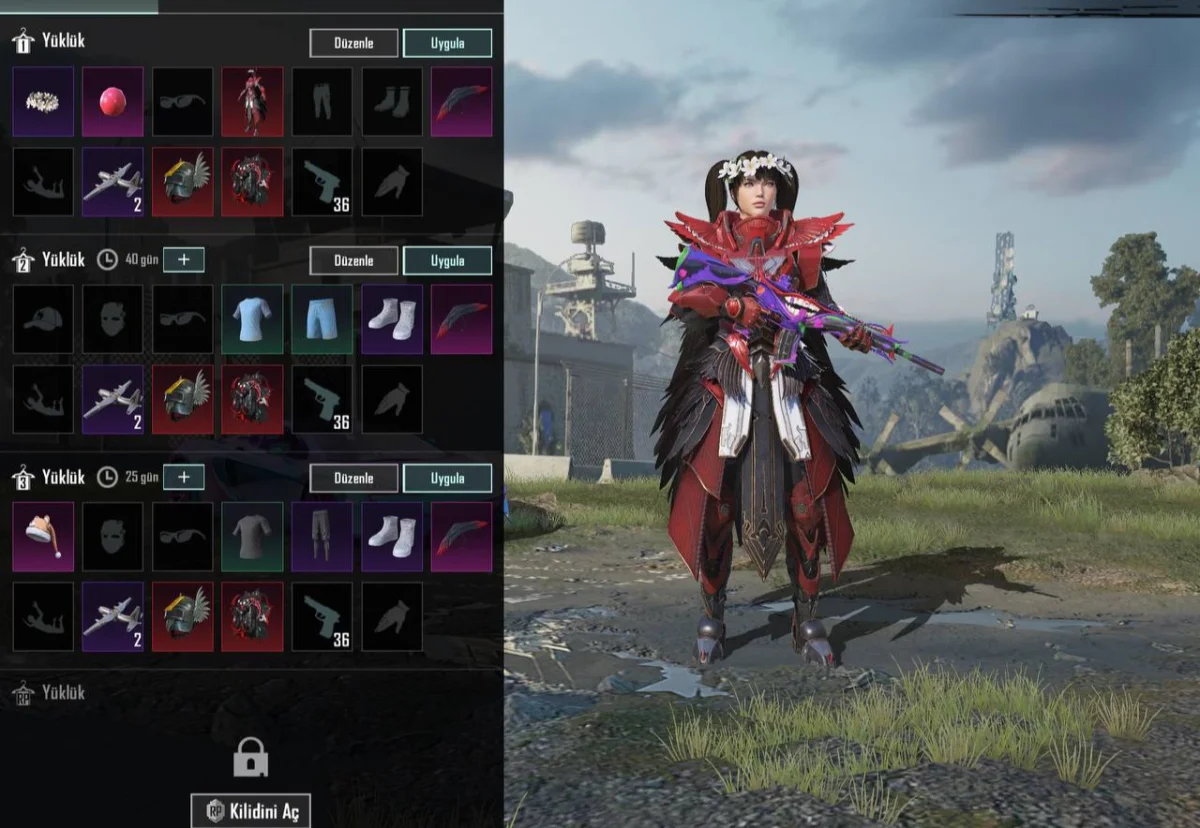Select the gray t-shirt in loadout 3

252,537
